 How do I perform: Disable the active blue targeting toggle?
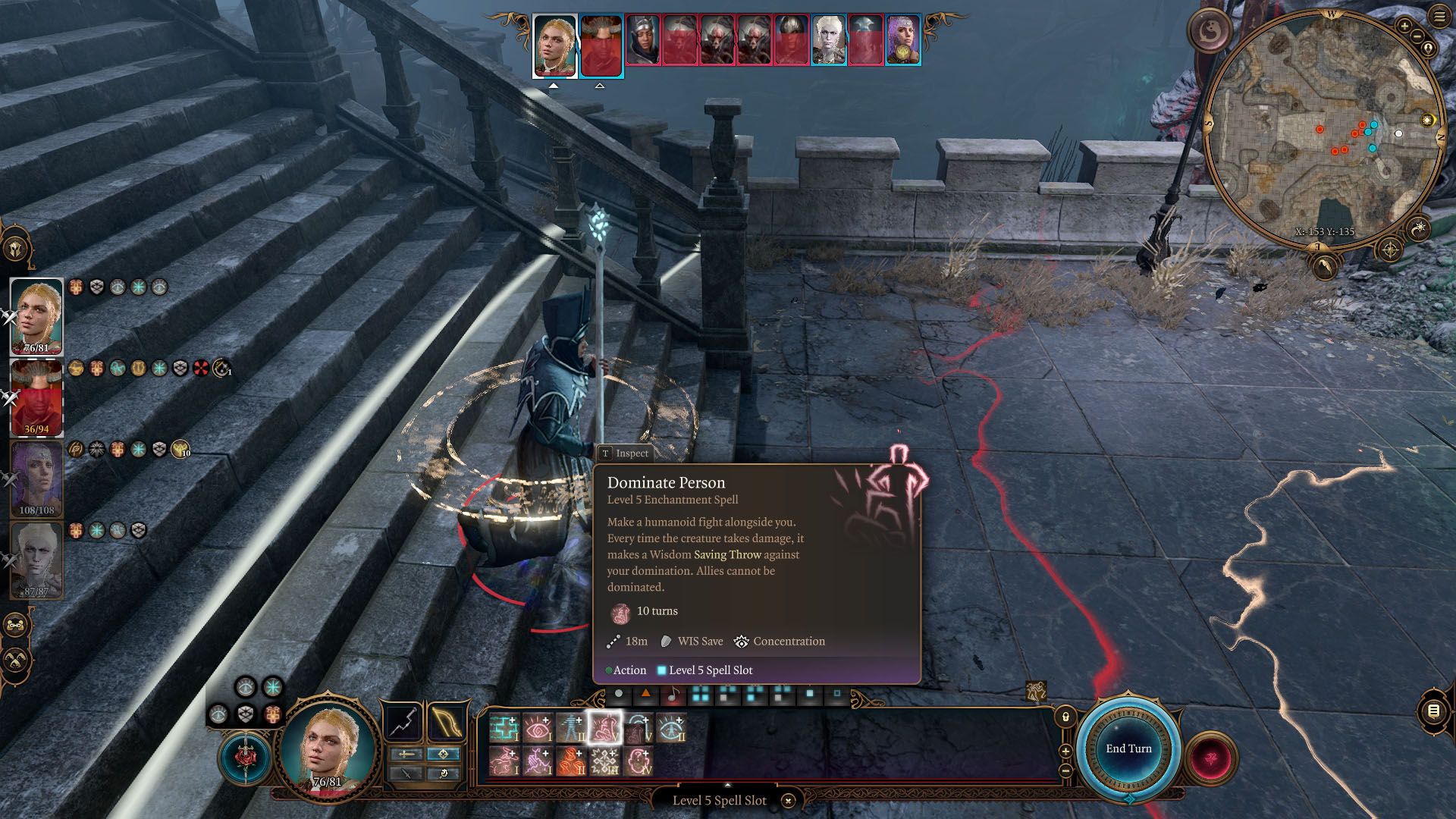click(x=443, y=755)
